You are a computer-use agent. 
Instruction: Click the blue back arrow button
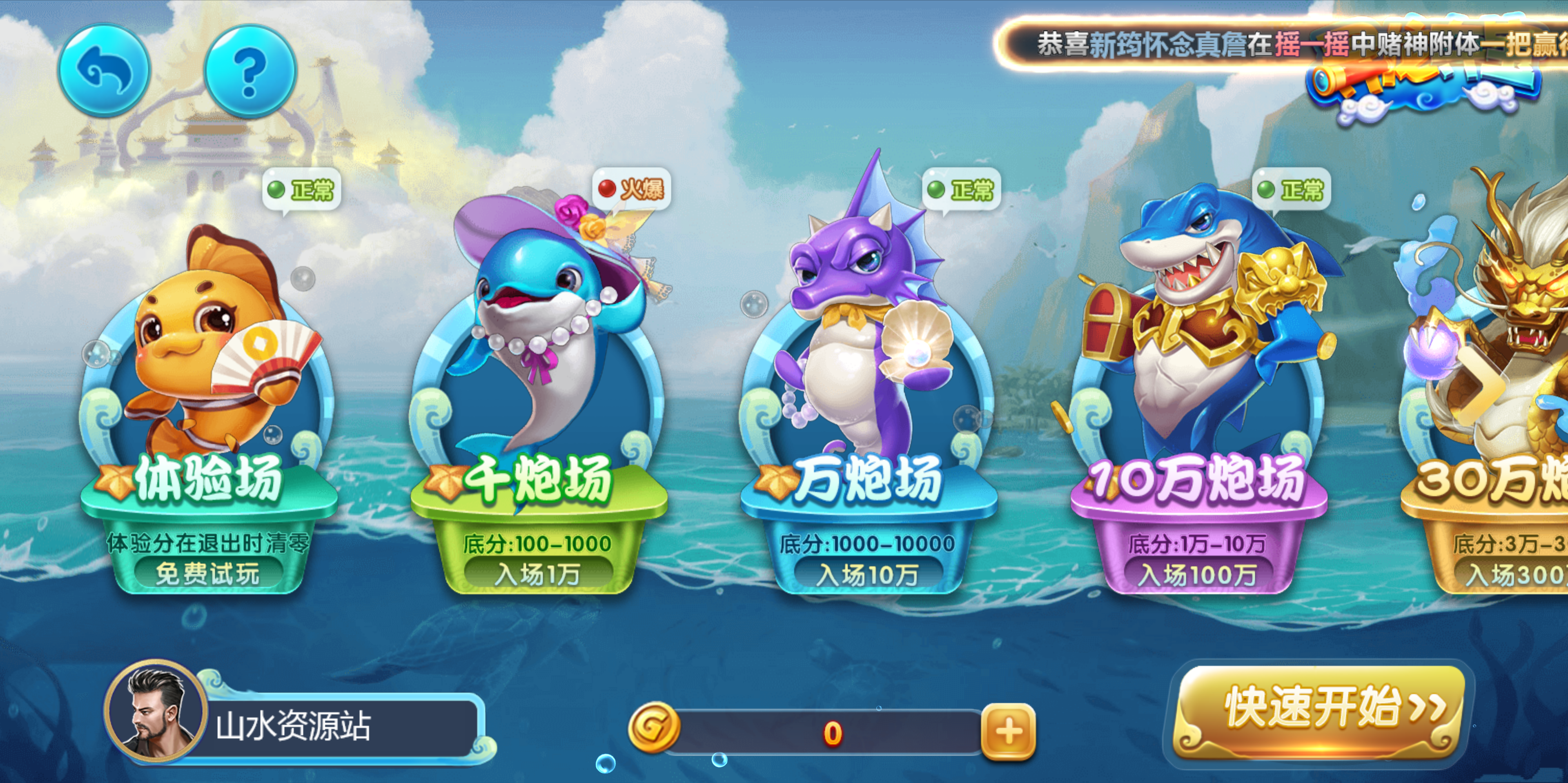click(104, 71)
